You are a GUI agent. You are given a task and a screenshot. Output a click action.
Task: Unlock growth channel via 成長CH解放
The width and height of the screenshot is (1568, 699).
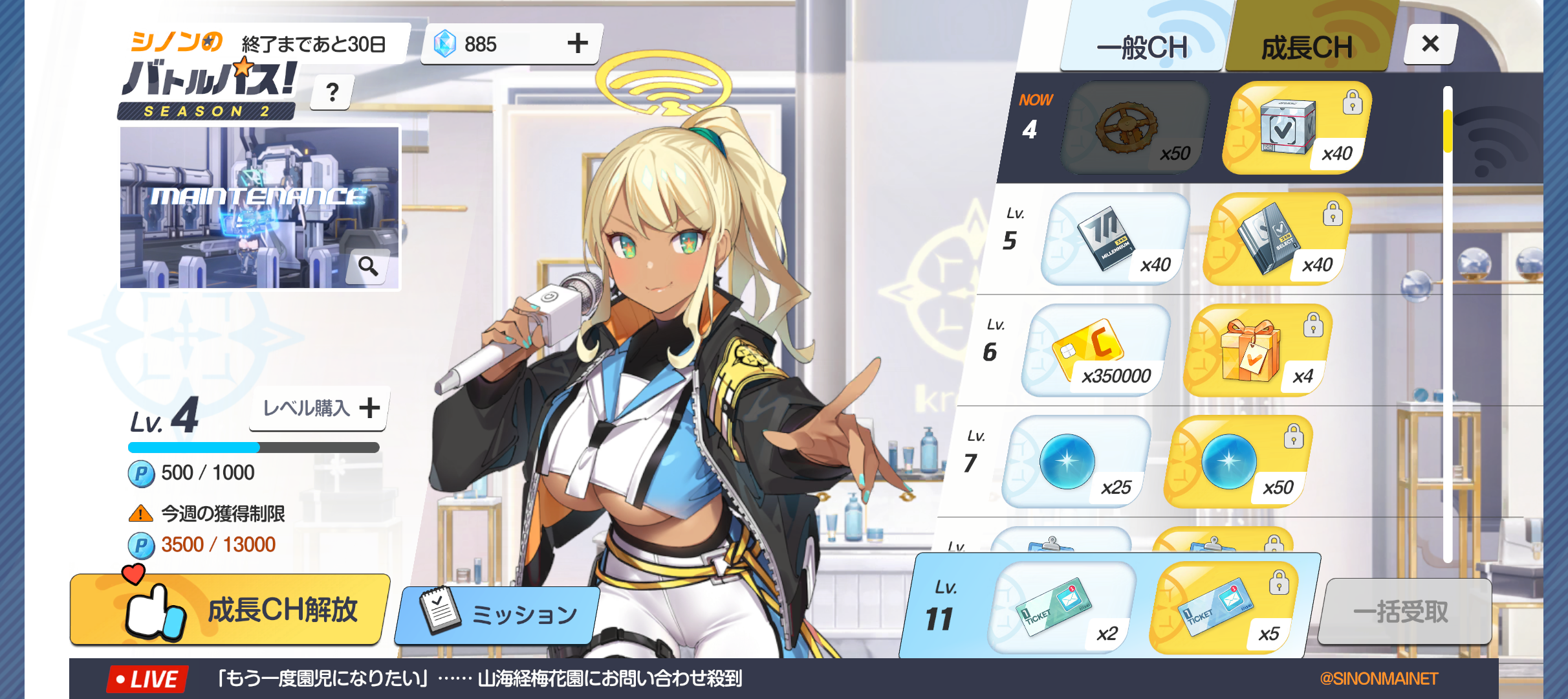pos(230,609)
